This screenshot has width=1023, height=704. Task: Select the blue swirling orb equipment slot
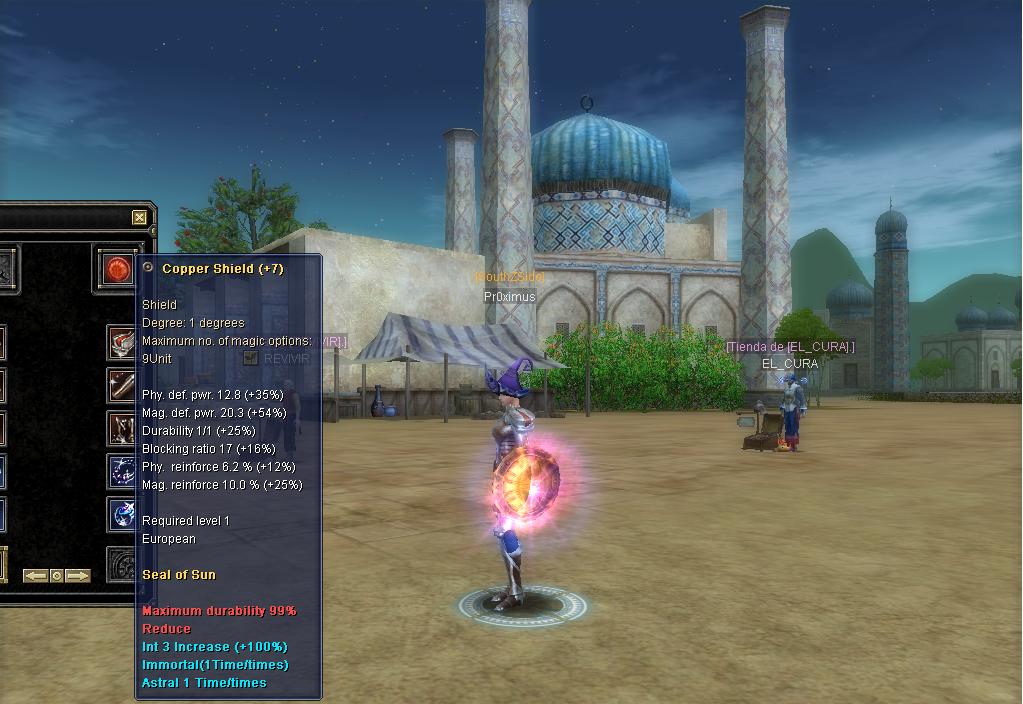coord(122,514)
